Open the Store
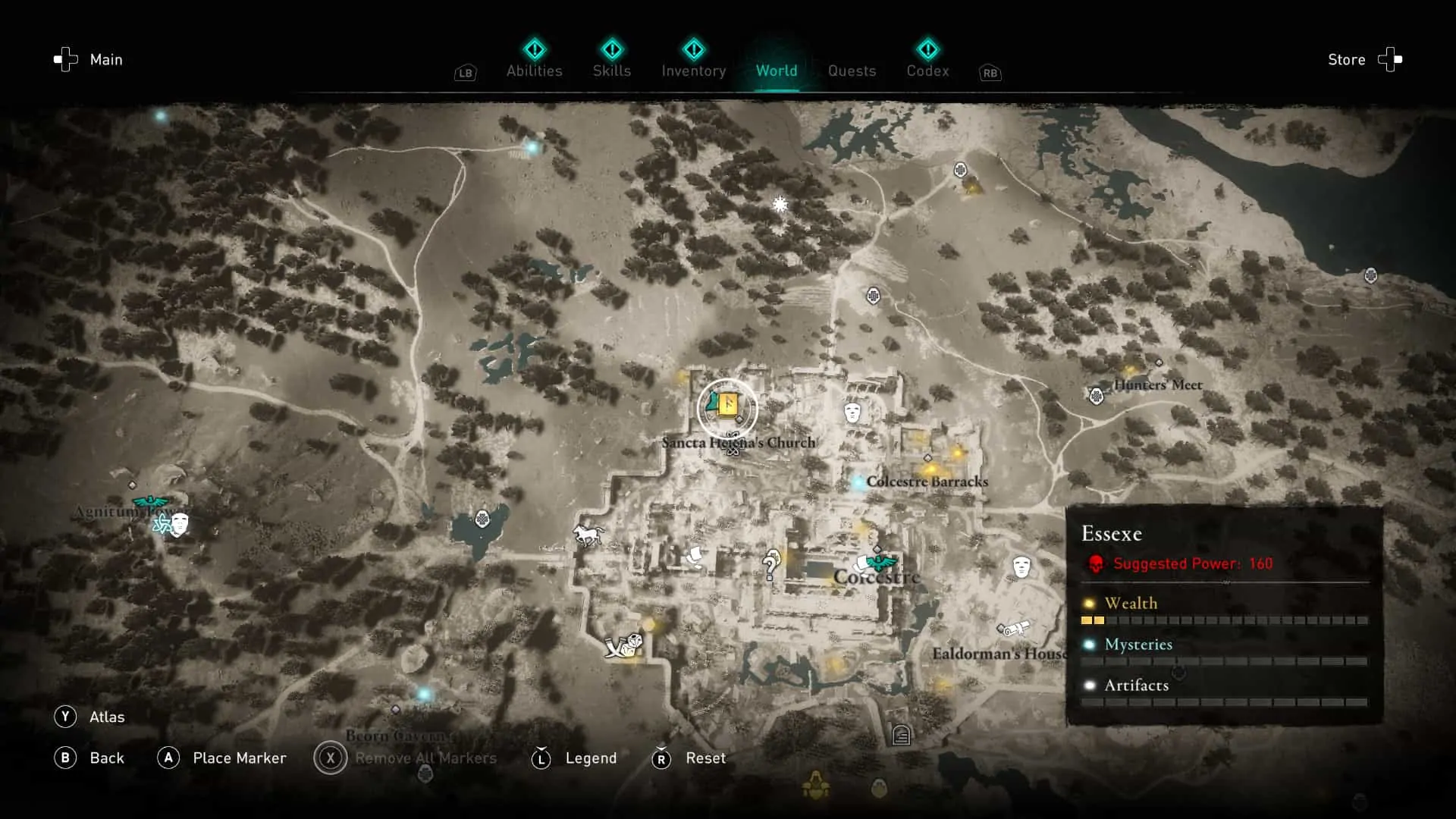1456x819 pixels. pos(1347,59)
